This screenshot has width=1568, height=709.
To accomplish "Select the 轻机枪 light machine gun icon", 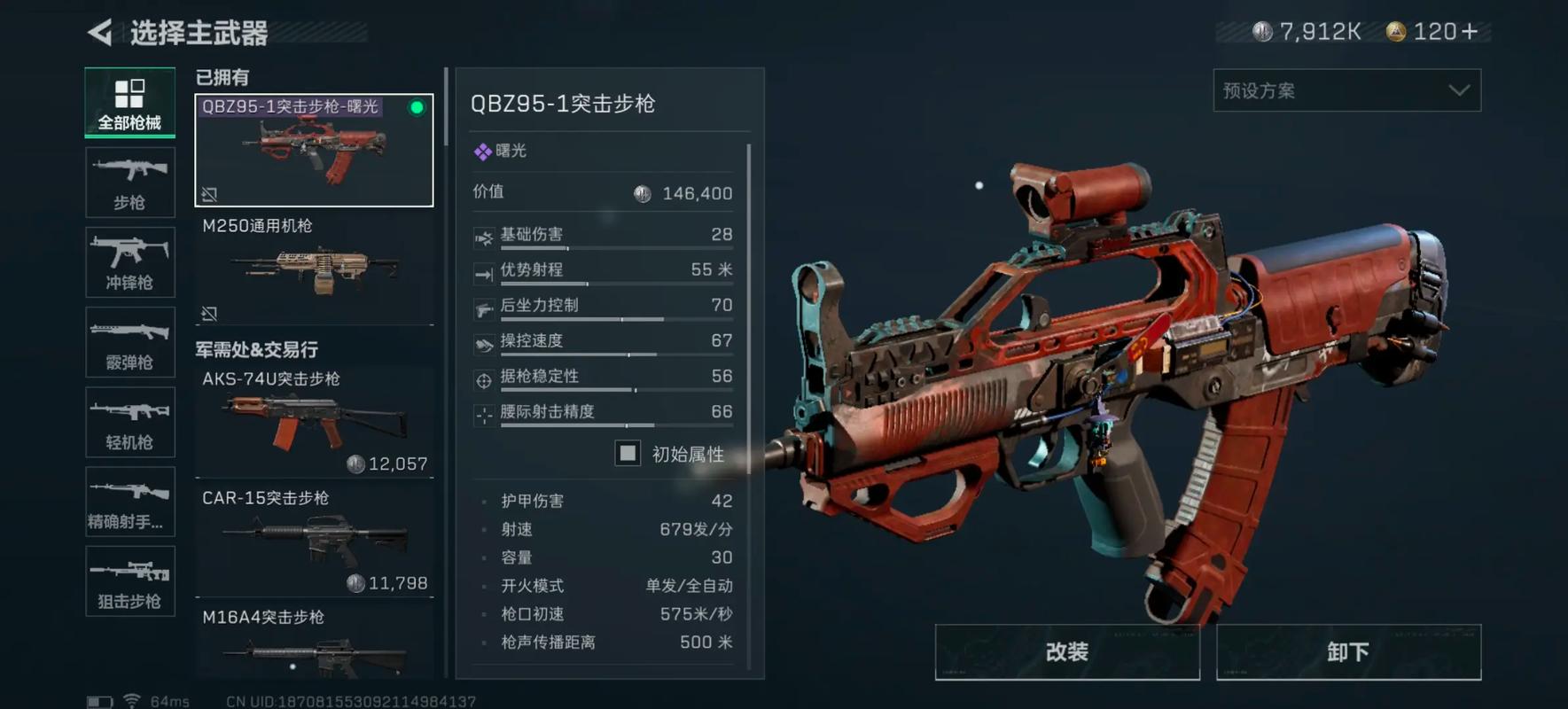I will click(129, 422).
